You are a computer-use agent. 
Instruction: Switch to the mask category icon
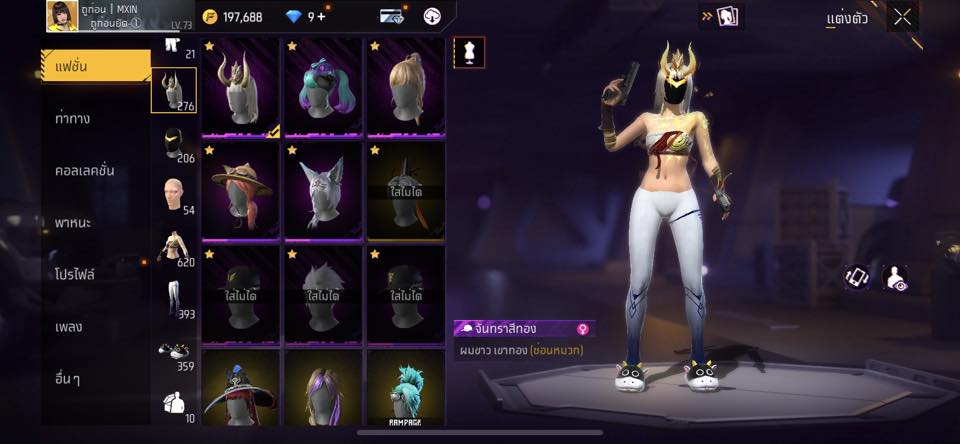[x=173, y=143]
